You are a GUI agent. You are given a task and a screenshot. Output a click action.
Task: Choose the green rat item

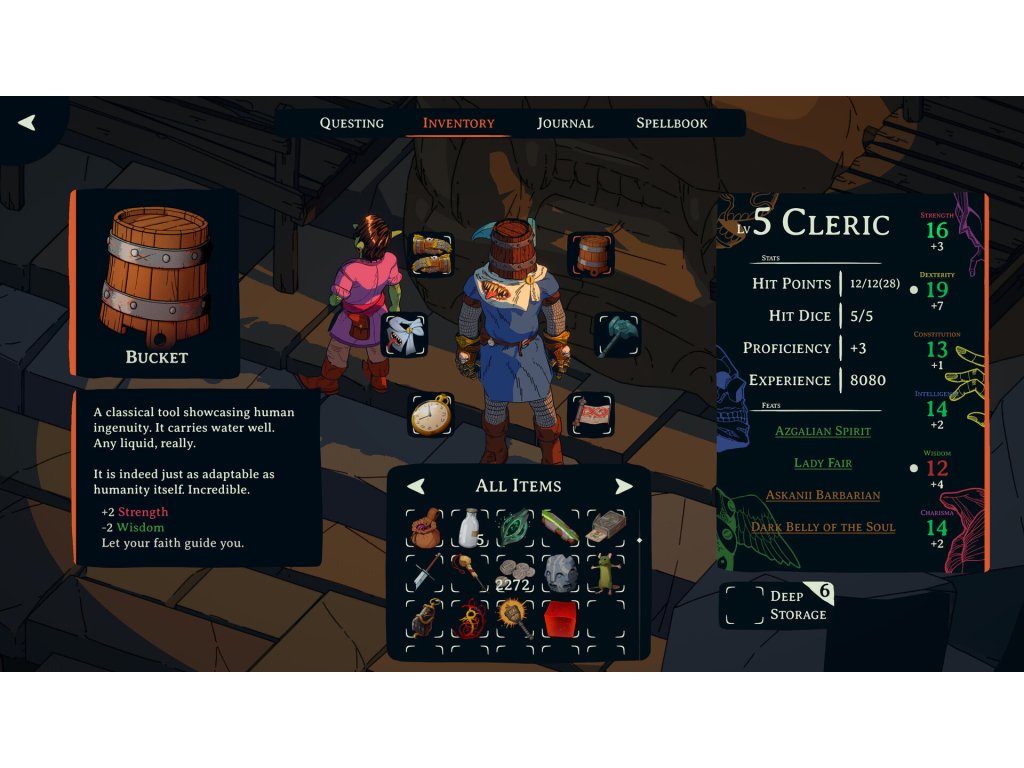(x=606, y=573)
